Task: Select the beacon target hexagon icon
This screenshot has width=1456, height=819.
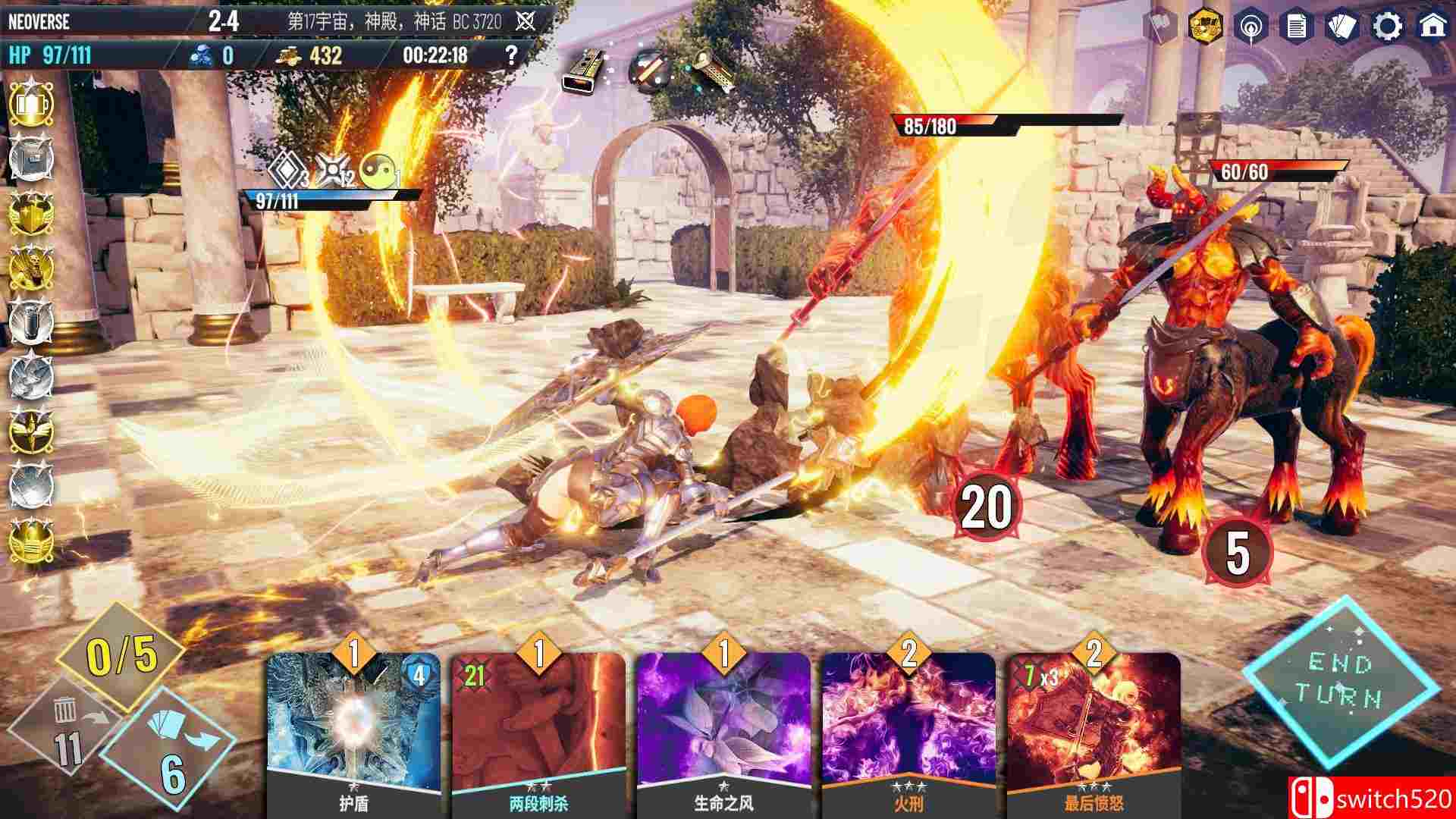Action: (1250, 23)
